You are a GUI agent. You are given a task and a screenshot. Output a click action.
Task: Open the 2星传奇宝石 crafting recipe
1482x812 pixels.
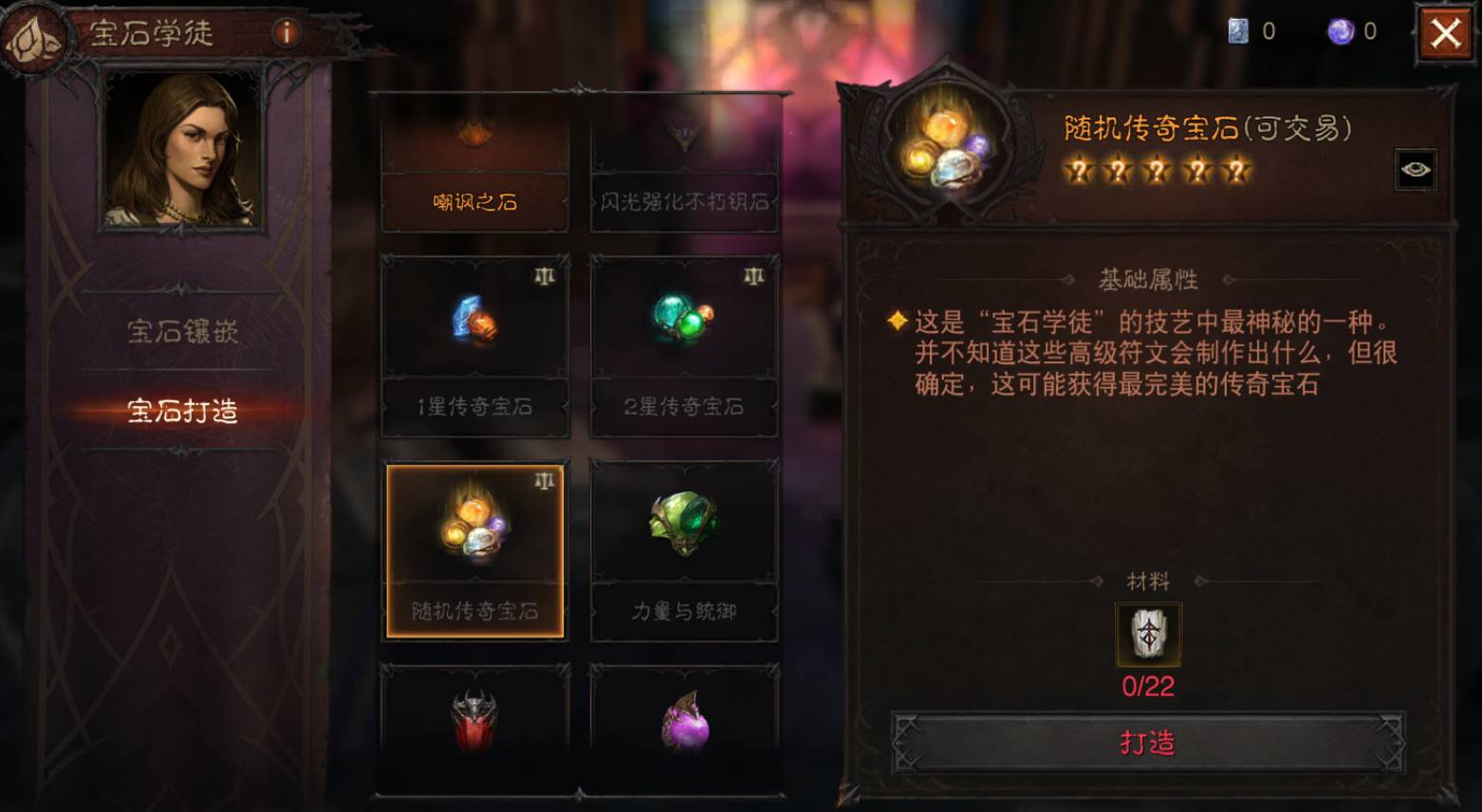tap(683, 319)
